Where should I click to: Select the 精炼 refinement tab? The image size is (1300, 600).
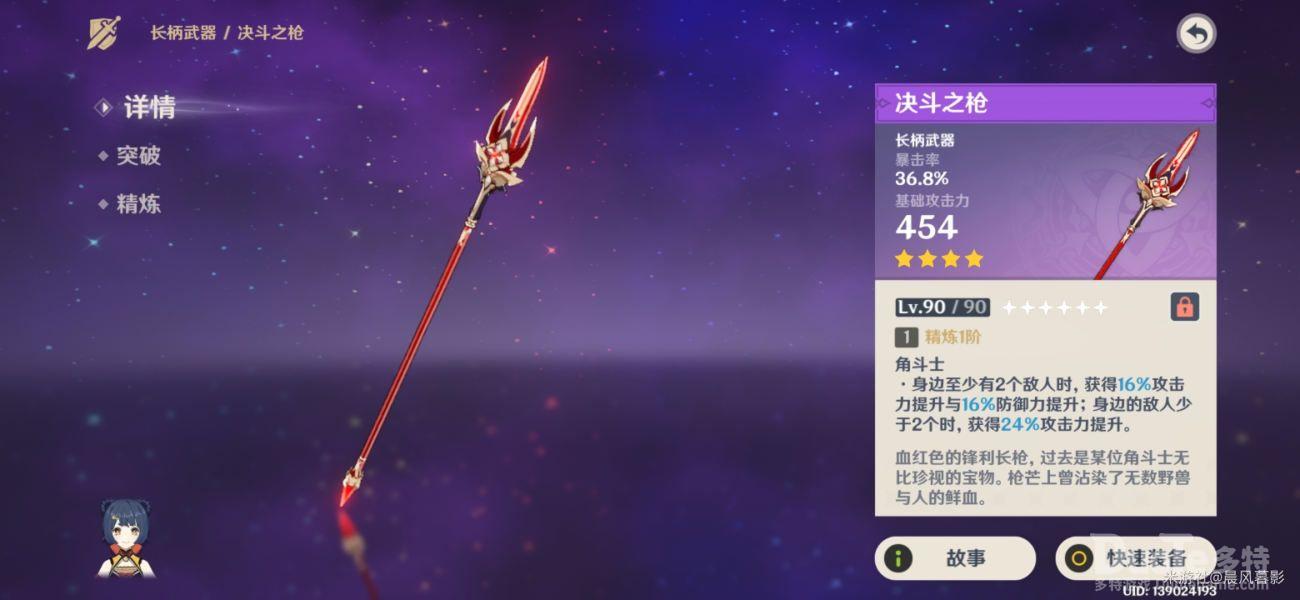[x=137, y=205]
